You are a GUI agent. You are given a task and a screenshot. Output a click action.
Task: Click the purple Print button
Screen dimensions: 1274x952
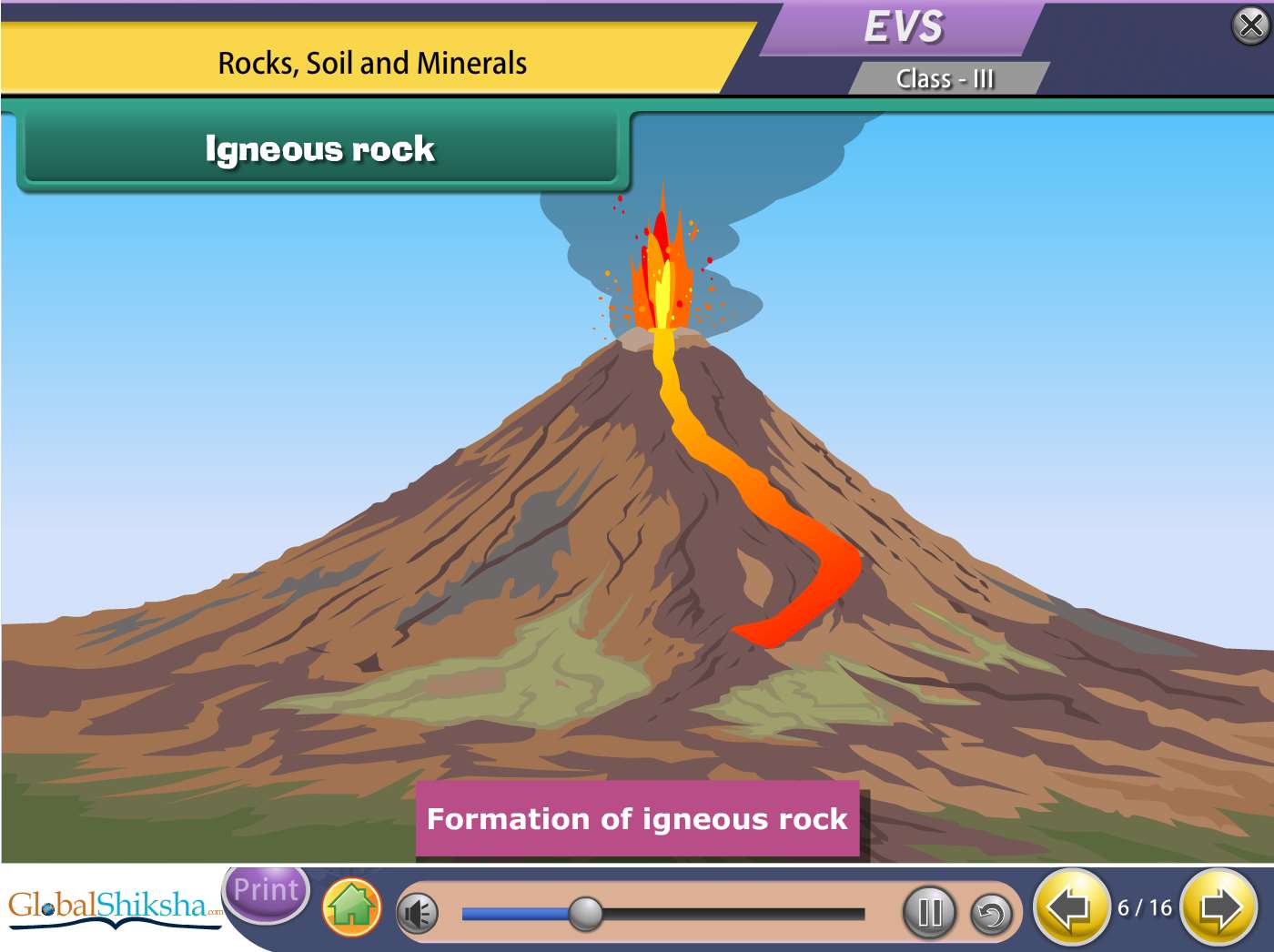266,891
